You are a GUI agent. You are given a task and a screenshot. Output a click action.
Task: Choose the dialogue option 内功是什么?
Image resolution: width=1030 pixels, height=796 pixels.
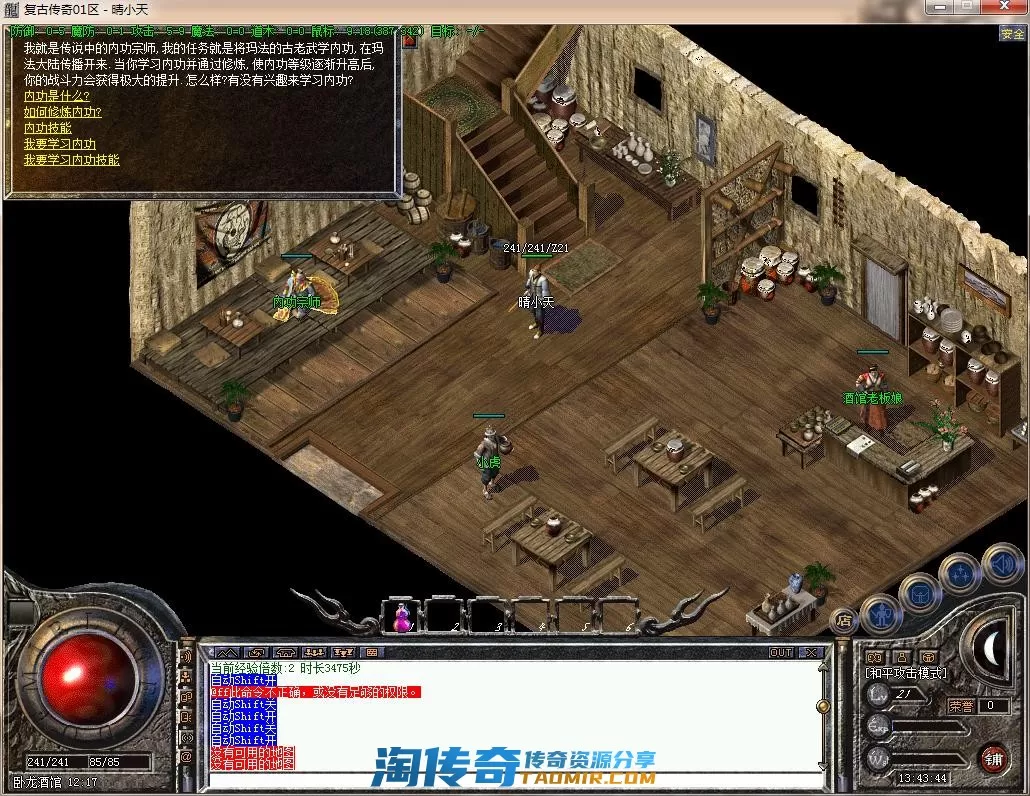(x=56, y=96)
